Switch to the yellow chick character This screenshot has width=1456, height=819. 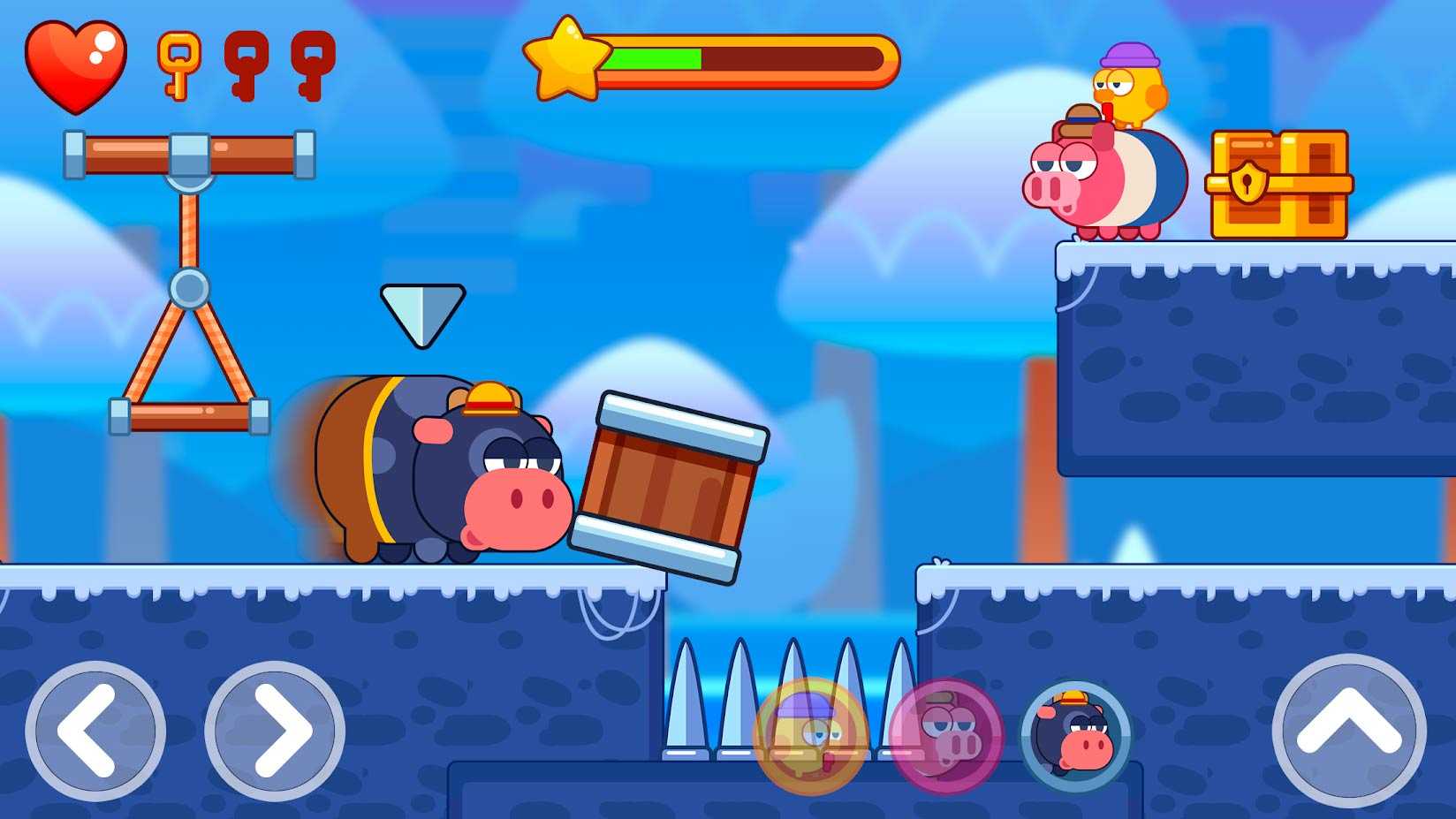(810, 735)
